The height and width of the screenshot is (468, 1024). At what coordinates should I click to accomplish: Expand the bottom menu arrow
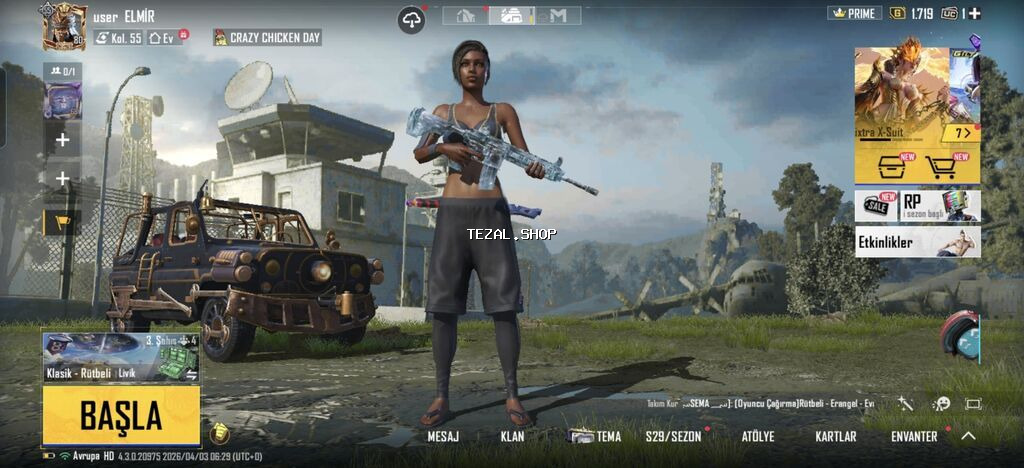point(968,436)
